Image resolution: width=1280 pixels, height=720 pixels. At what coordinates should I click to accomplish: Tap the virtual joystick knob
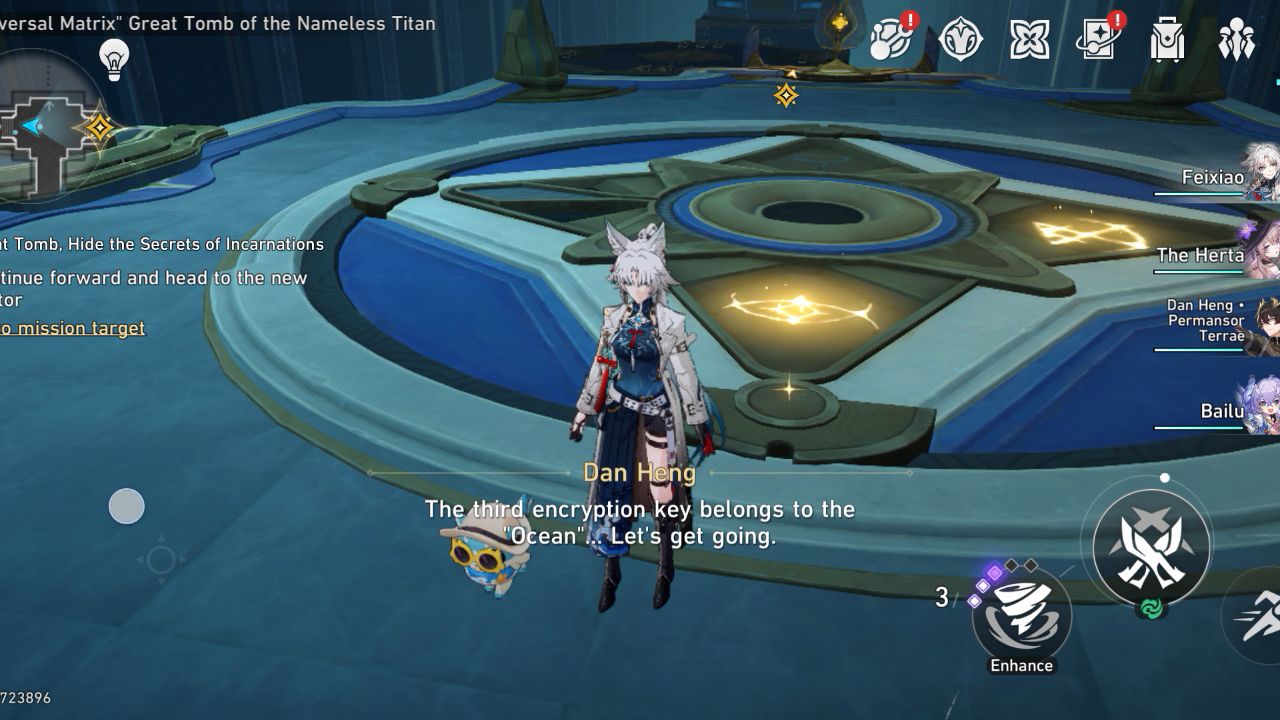[127, 506]
